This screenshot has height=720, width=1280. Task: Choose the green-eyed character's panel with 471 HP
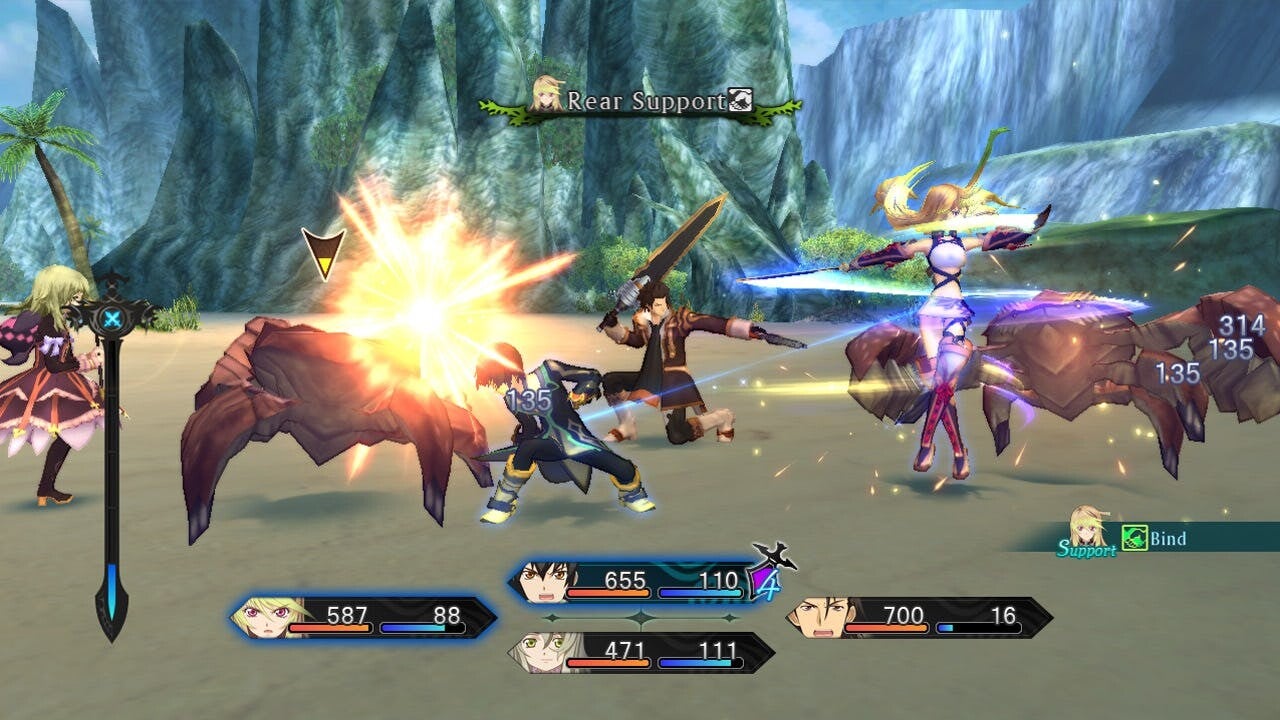pyautogui.click(x=640, y=652)
